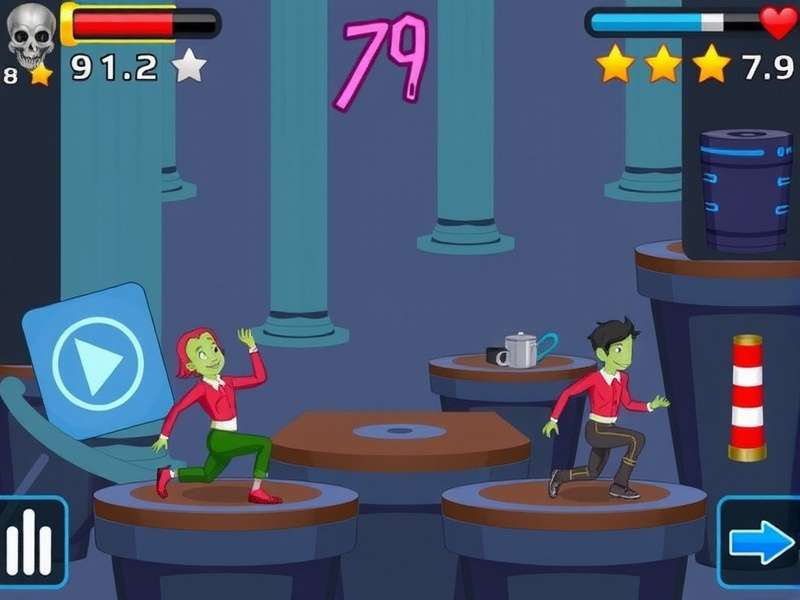
Task: Click the blue right arrow button
Action: pos(760,542)
